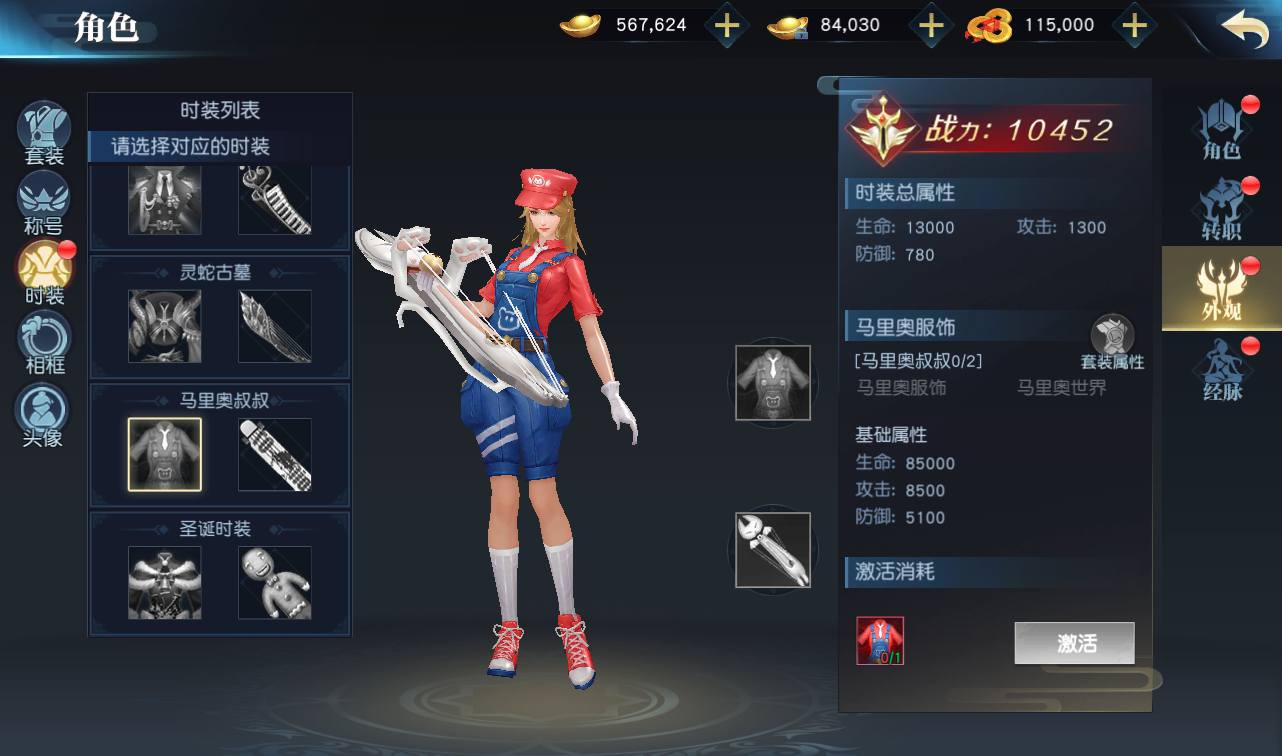Add red coin currency with the plus button

[x=1134, y=26]
